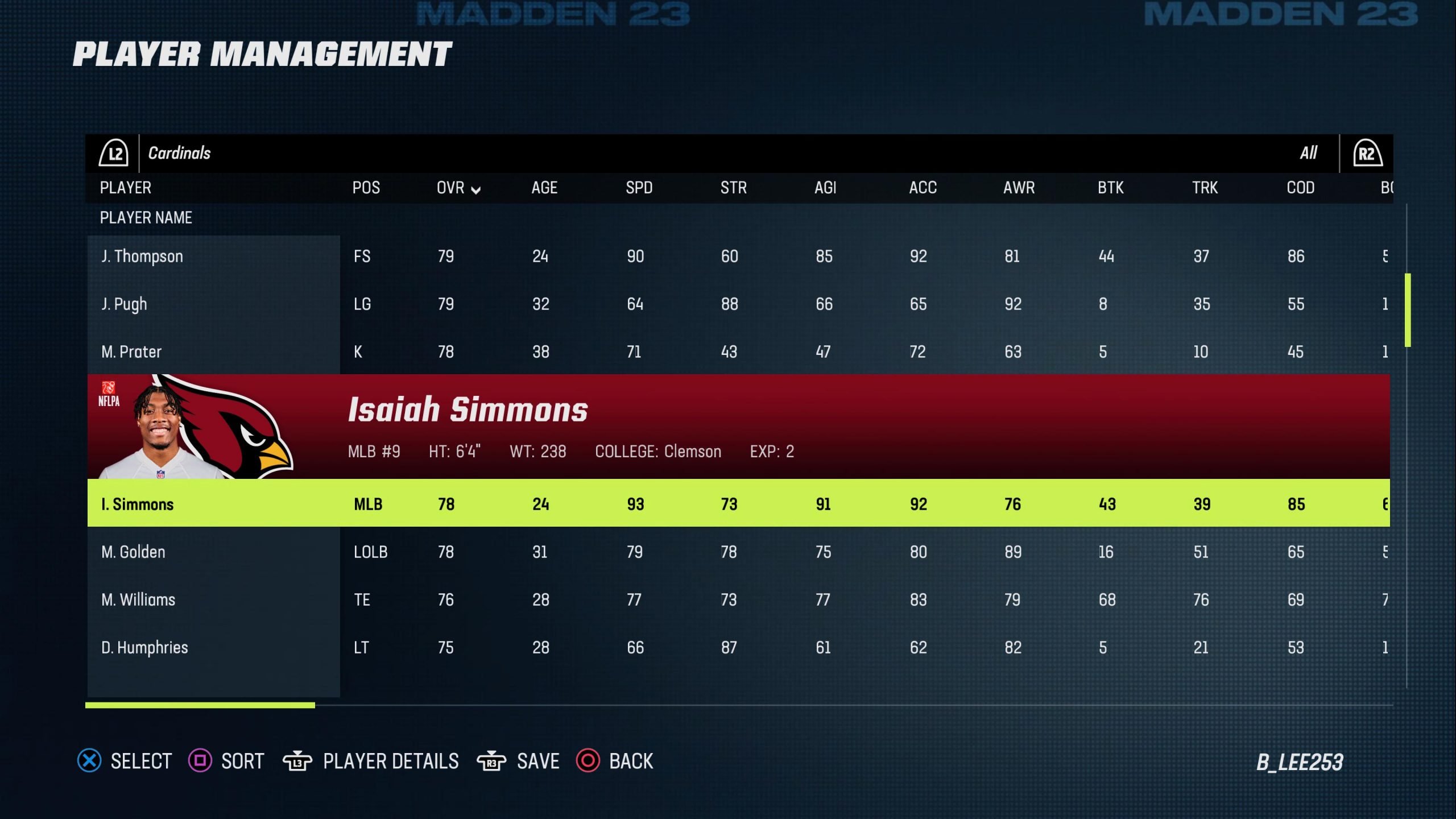Sort roster by POS column
1456x819 pixels.
pos(366,188)
